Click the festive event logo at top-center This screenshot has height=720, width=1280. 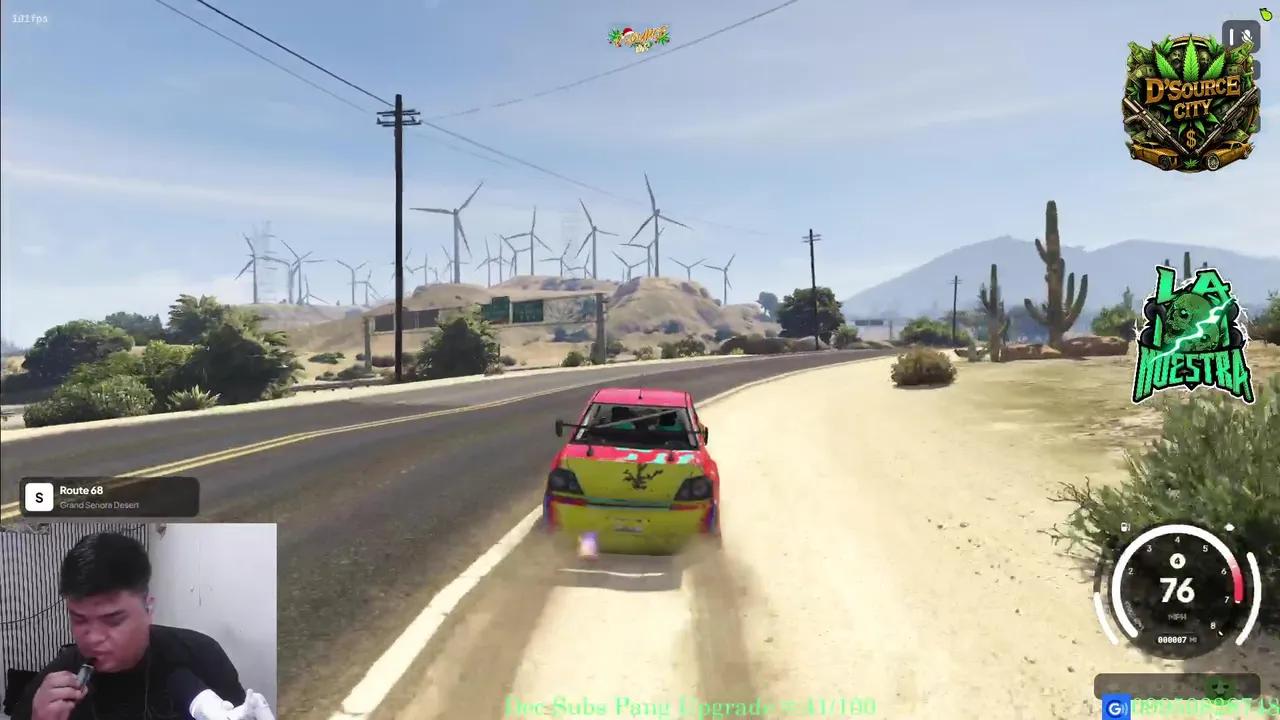pos(639,37)
